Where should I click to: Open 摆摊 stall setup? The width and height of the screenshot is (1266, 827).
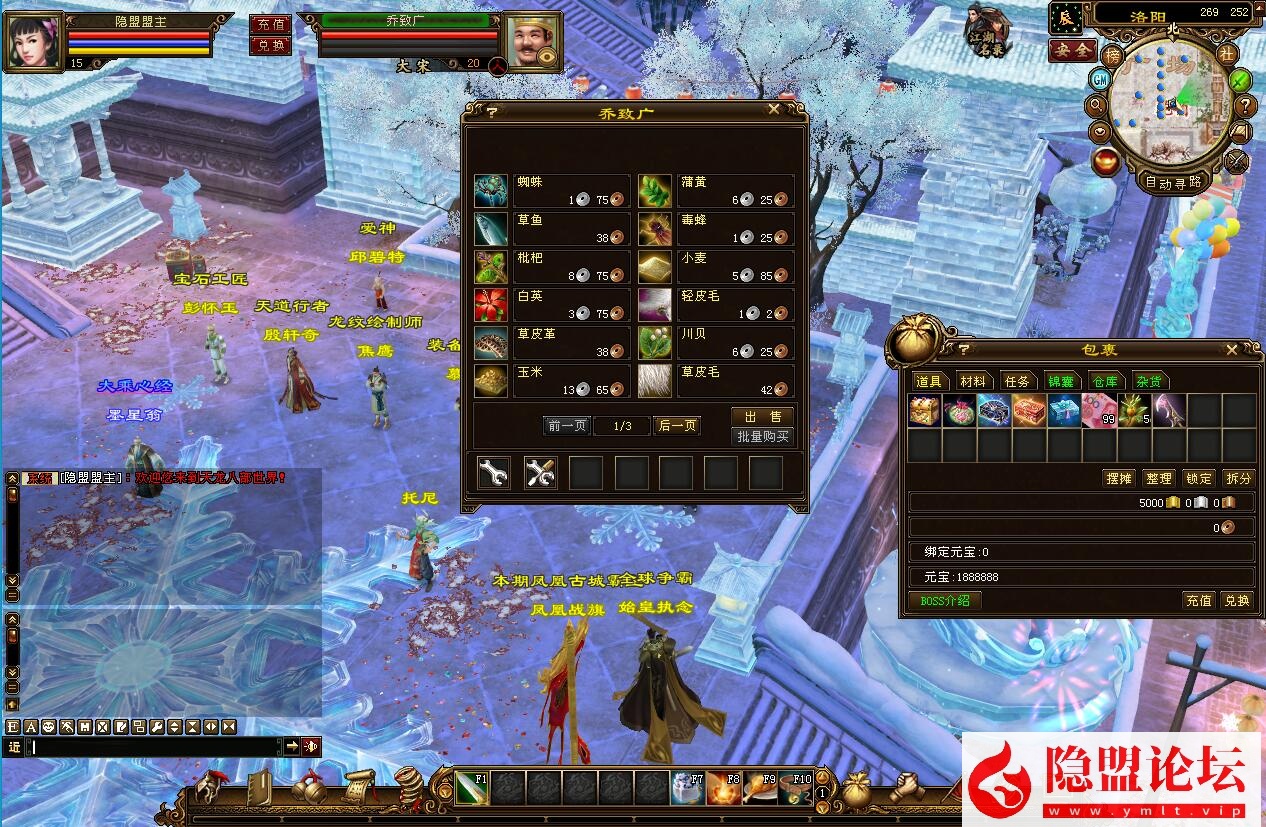tap(1118, 478)
